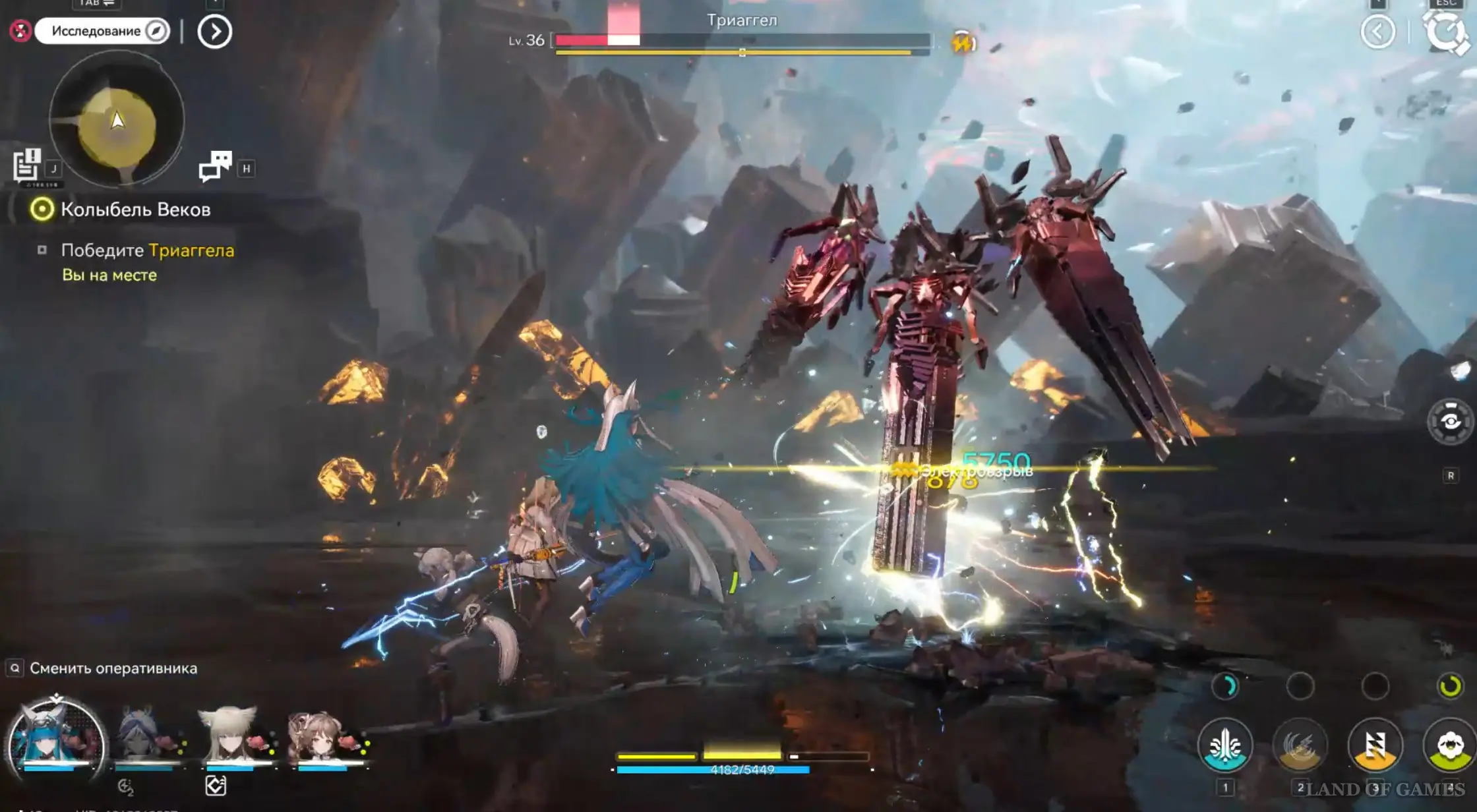1477x812 pixels.
Task: Toggle the eye camera lock-on button
Action: 1450,422
